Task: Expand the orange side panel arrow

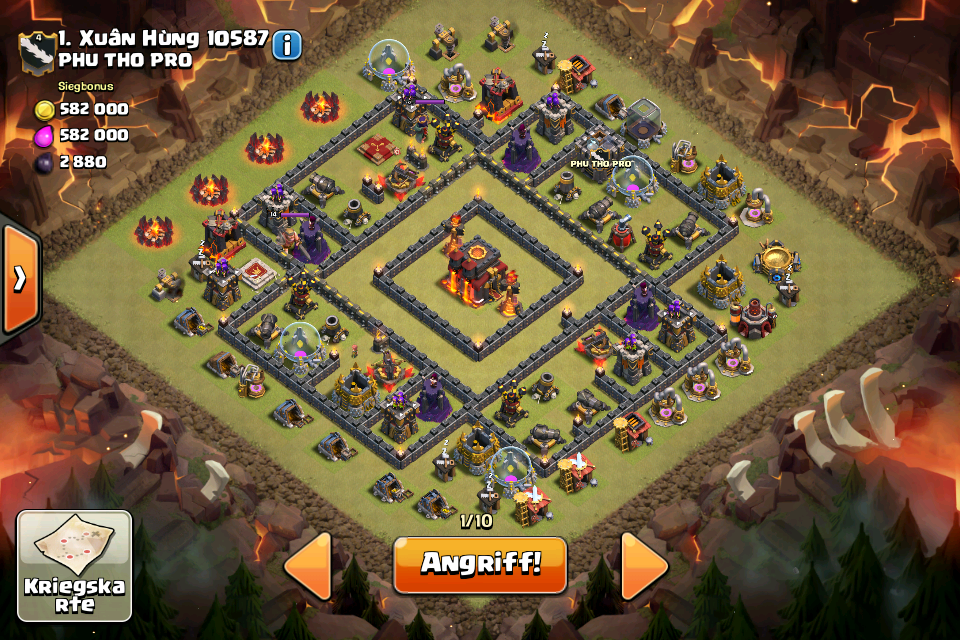Action: point(19,278)
